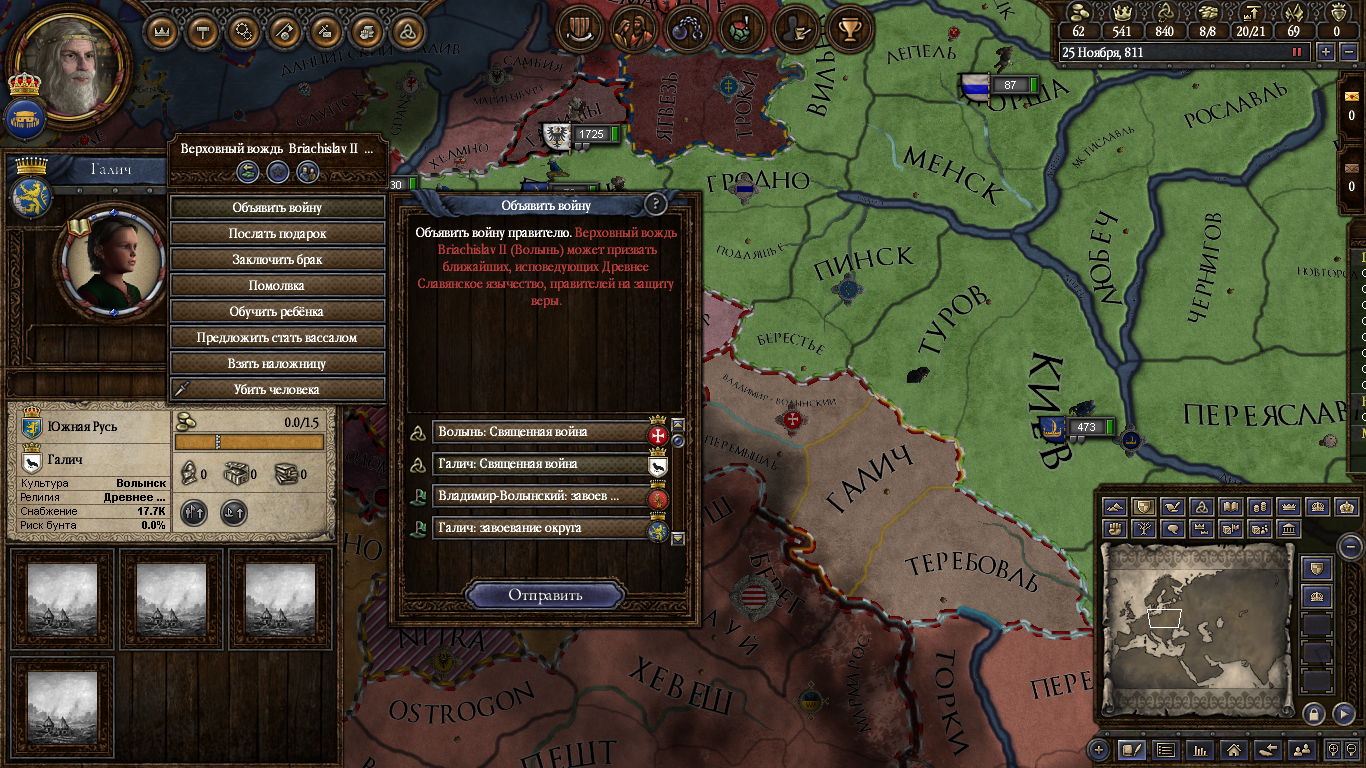Image resolution: width=1366 pixels, height=768 pixels.
Task: Select casus belli 'Волынь: Священная война'
Action: (541, 432)
